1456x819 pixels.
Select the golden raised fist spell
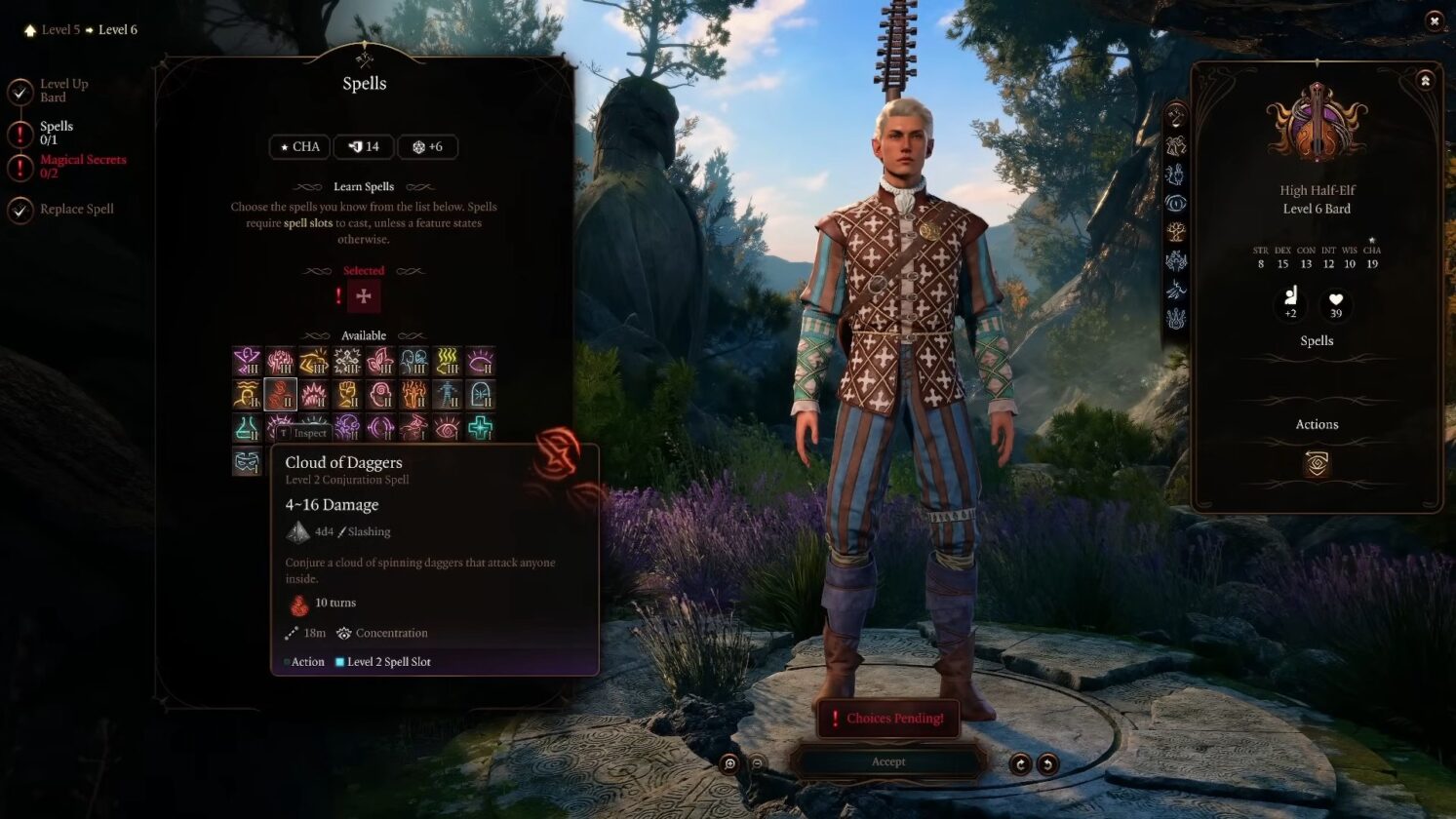[x=347, y=395]
